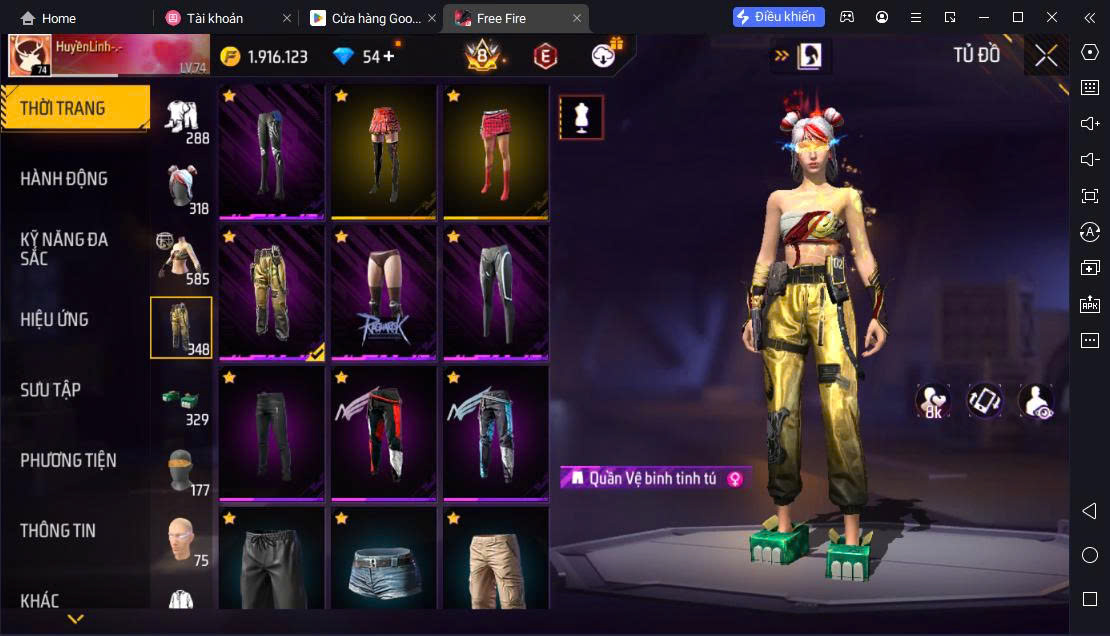Select the Kỹ Năng Đa Sắc tab

point(65,249)
